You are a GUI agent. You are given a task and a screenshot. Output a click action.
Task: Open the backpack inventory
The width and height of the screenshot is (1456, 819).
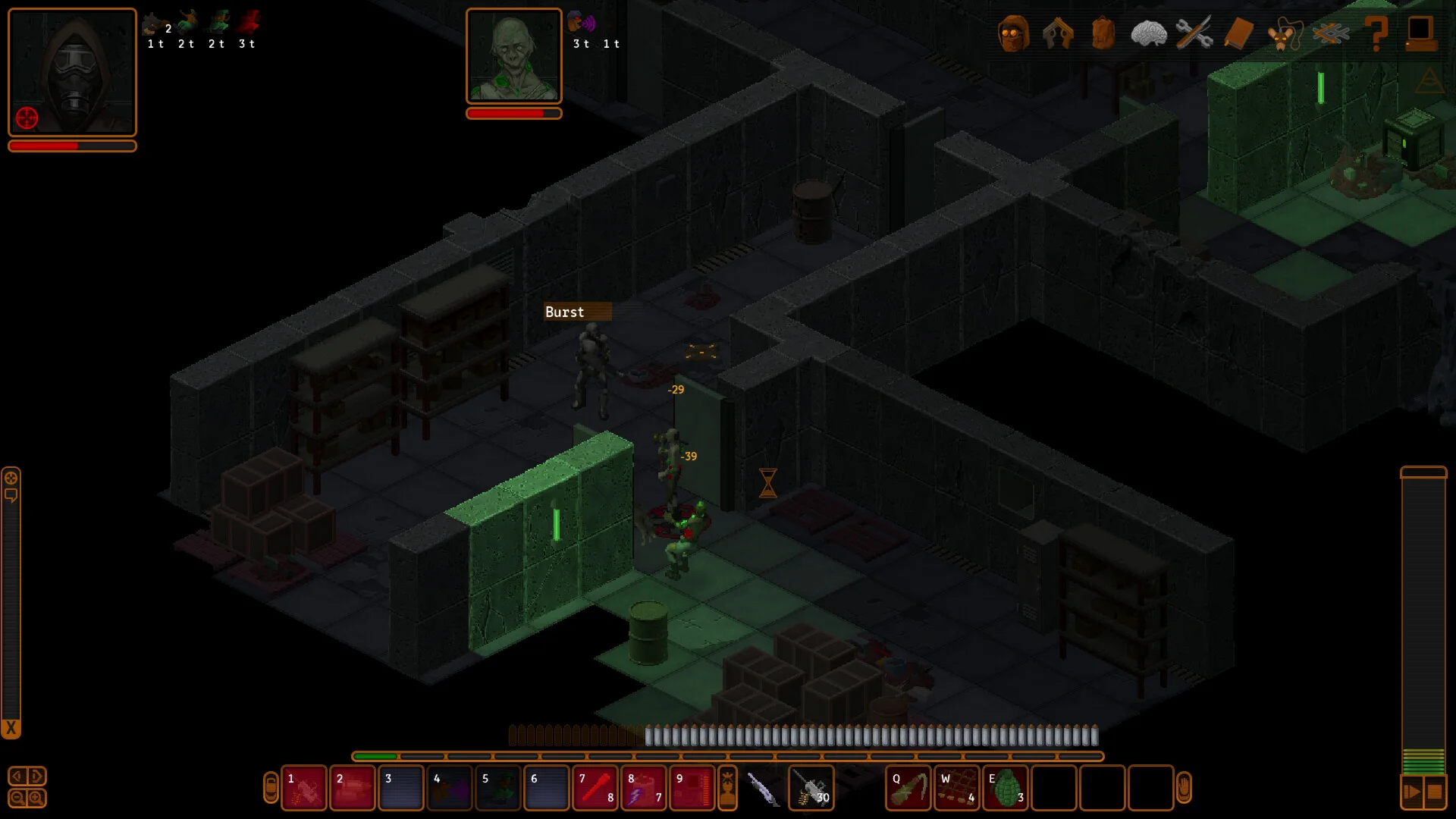(1103, 33)
